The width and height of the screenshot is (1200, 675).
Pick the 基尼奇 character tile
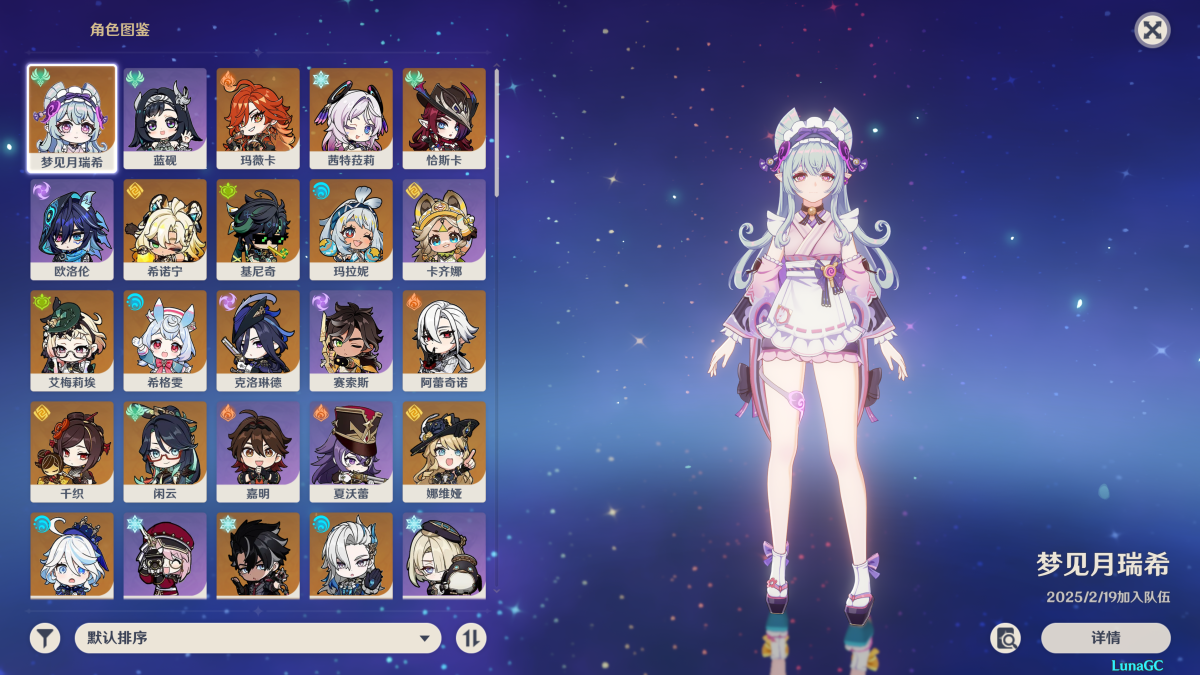pos(258,228)
